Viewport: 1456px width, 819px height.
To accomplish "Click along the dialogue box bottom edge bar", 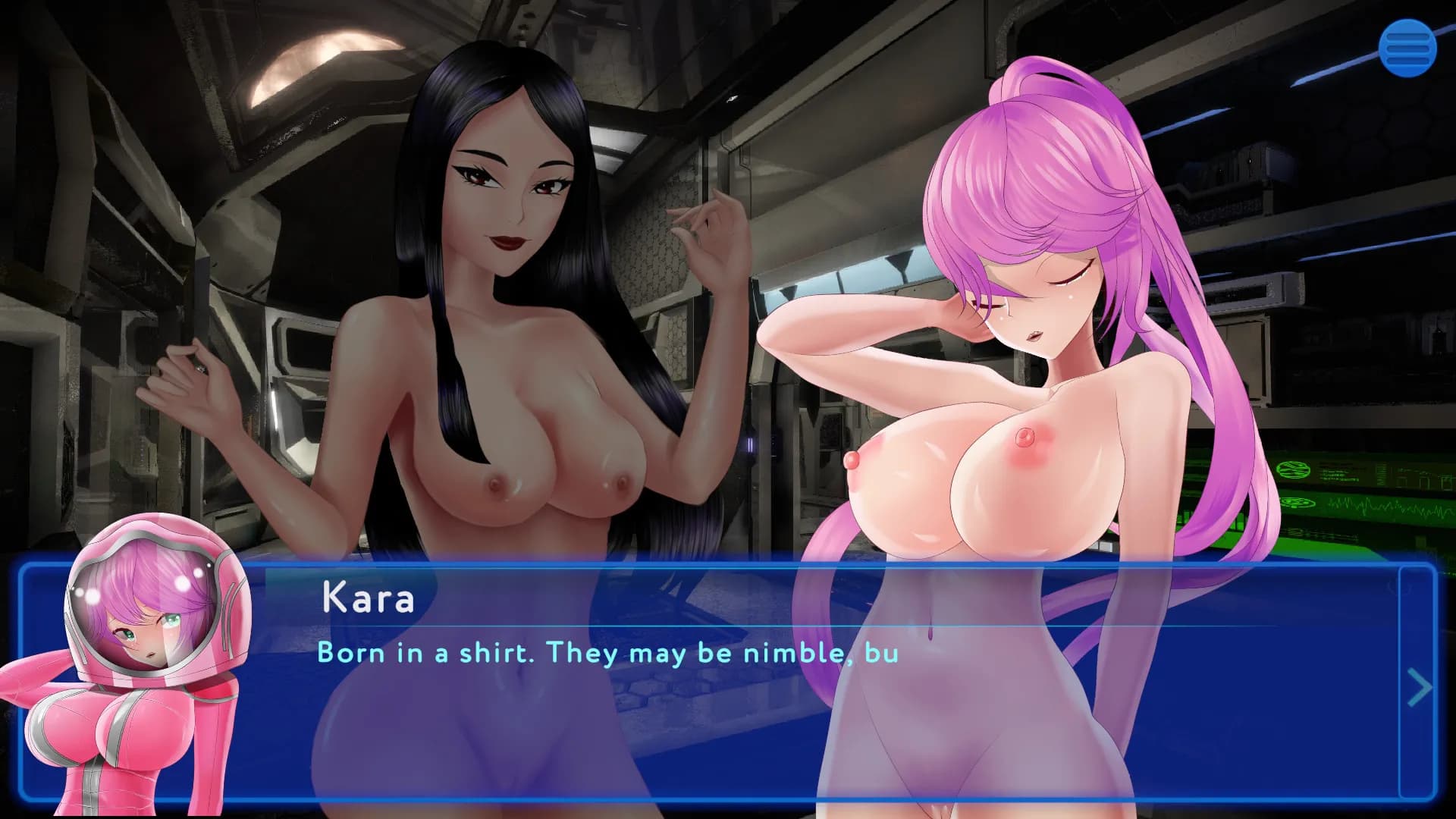I will 728,793.
